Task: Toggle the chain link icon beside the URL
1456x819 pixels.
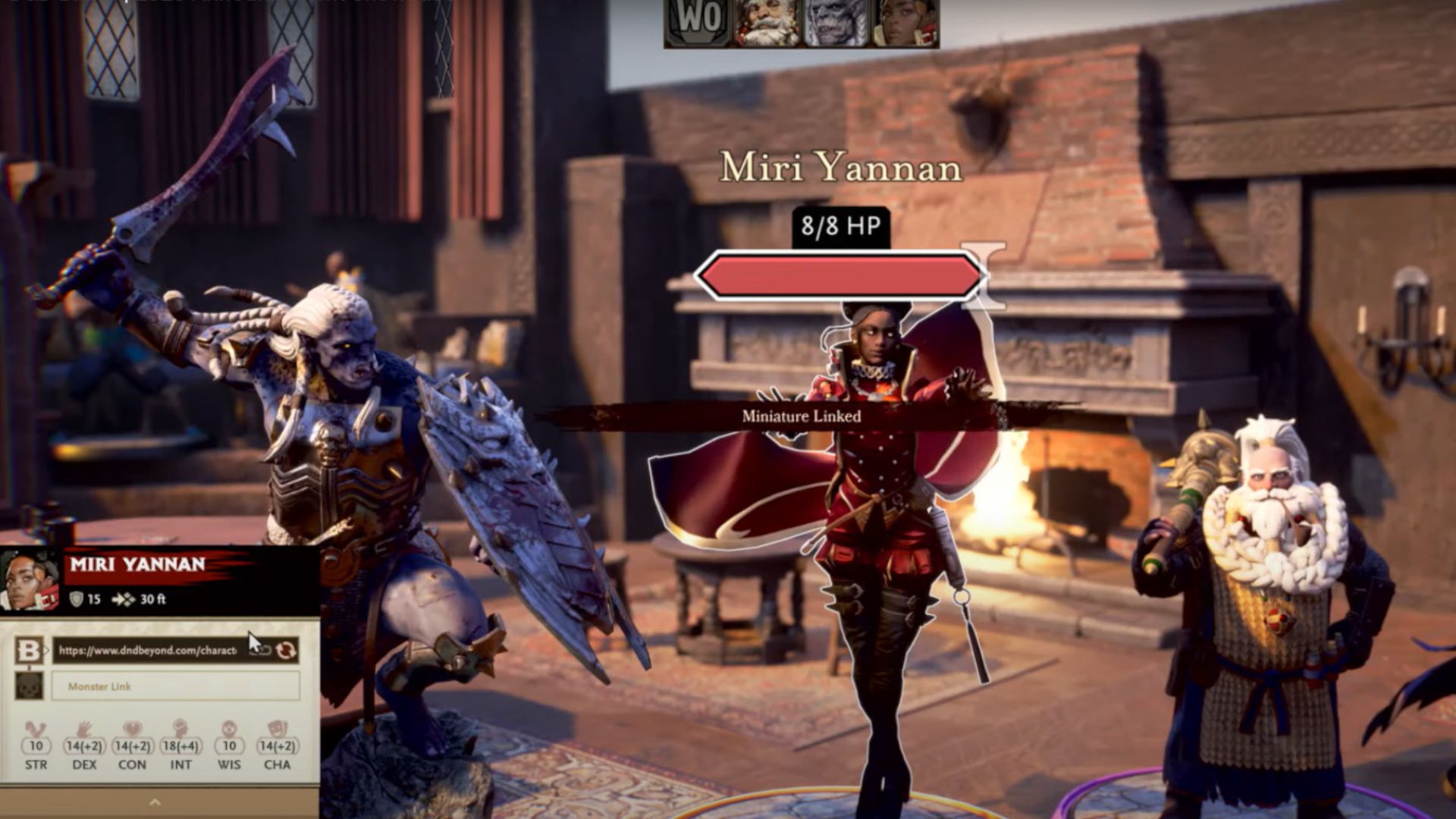Action: pyautogui.click(x=259, y=651)
